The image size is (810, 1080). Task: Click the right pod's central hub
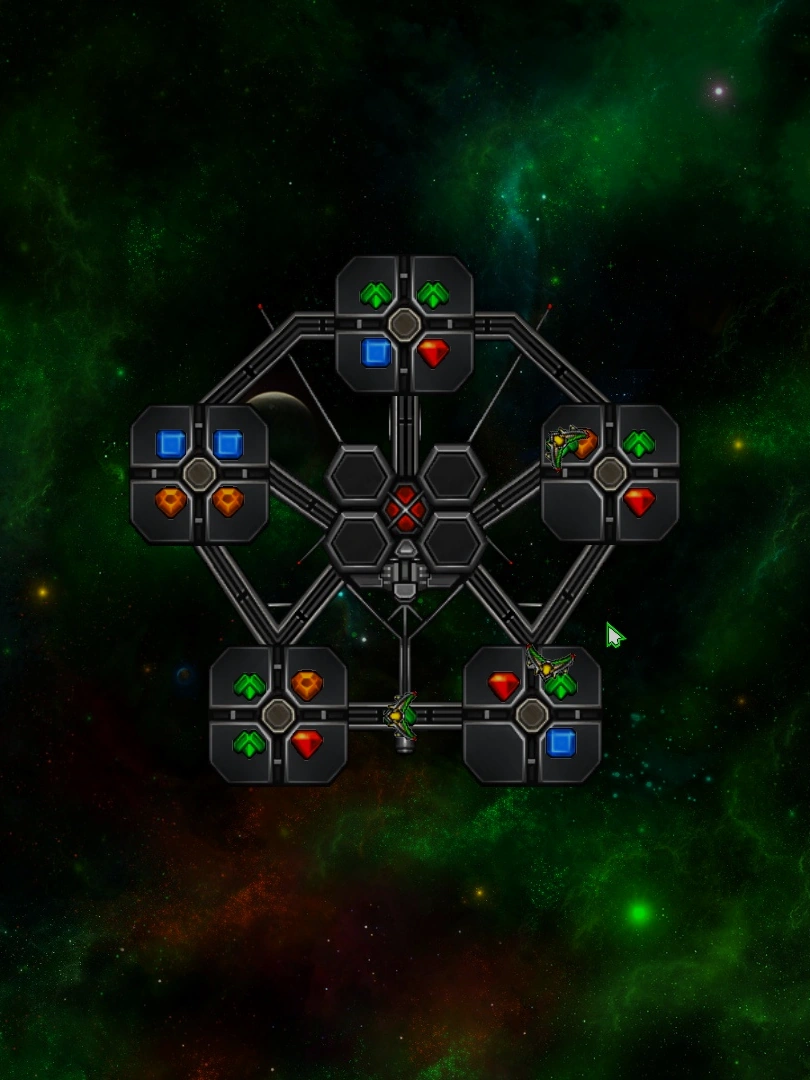(x=610, y=473)
